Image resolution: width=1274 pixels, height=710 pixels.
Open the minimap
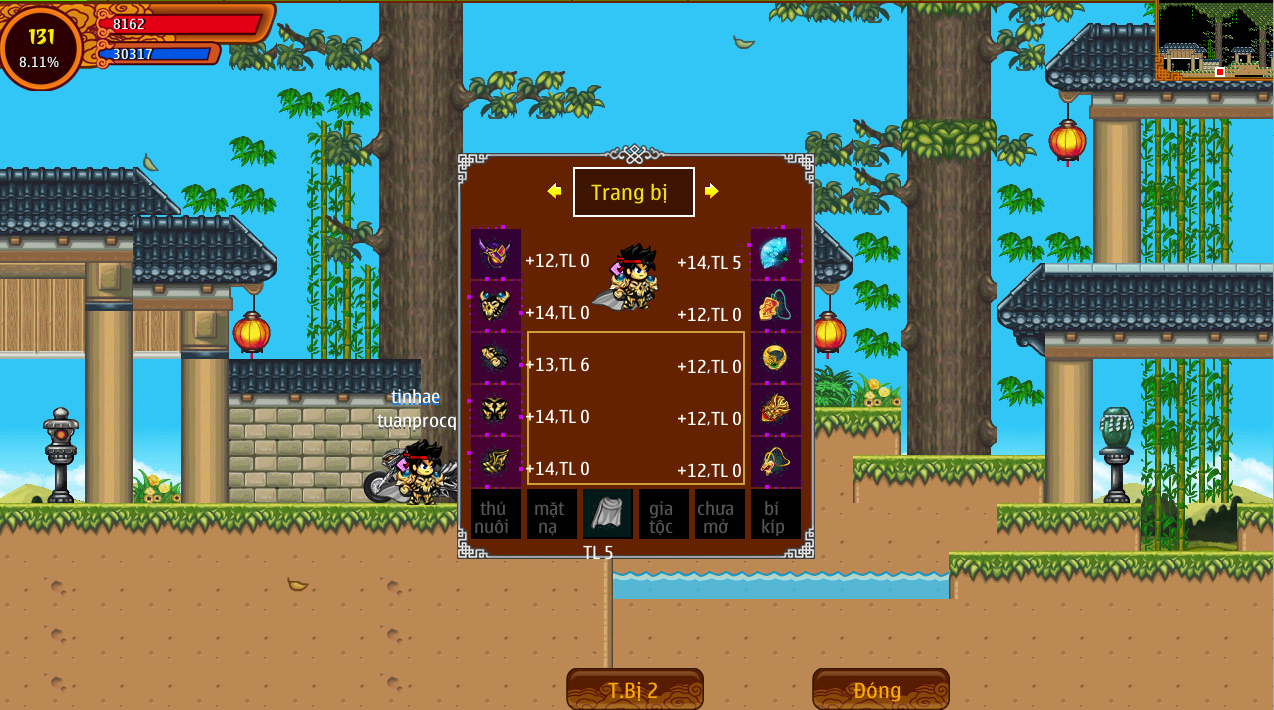coord(1214,41)
